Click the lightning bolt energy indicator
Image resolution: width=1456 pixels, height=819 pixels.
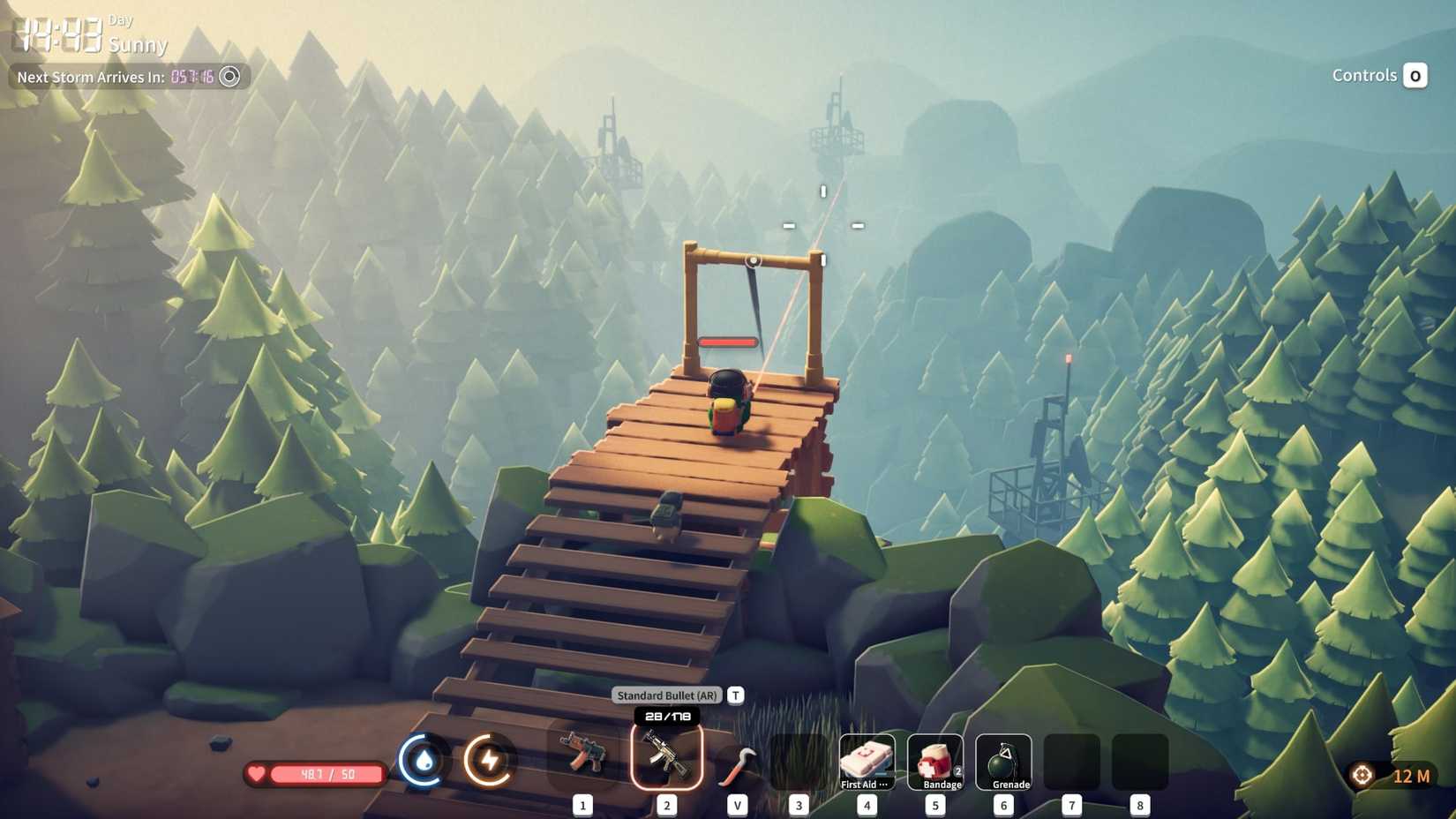(491, 760)
